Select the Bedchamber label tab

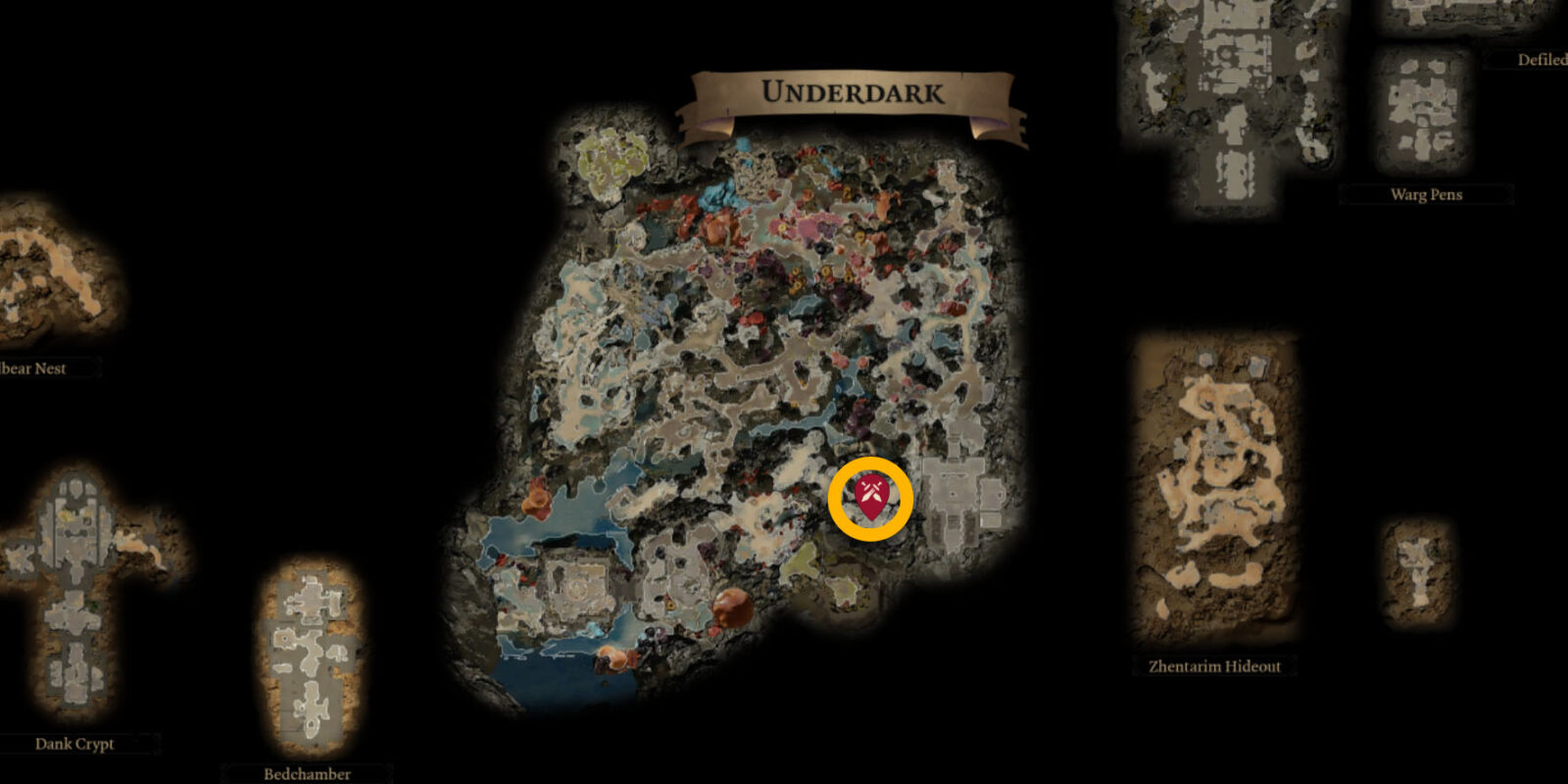[x=309, y=773]
